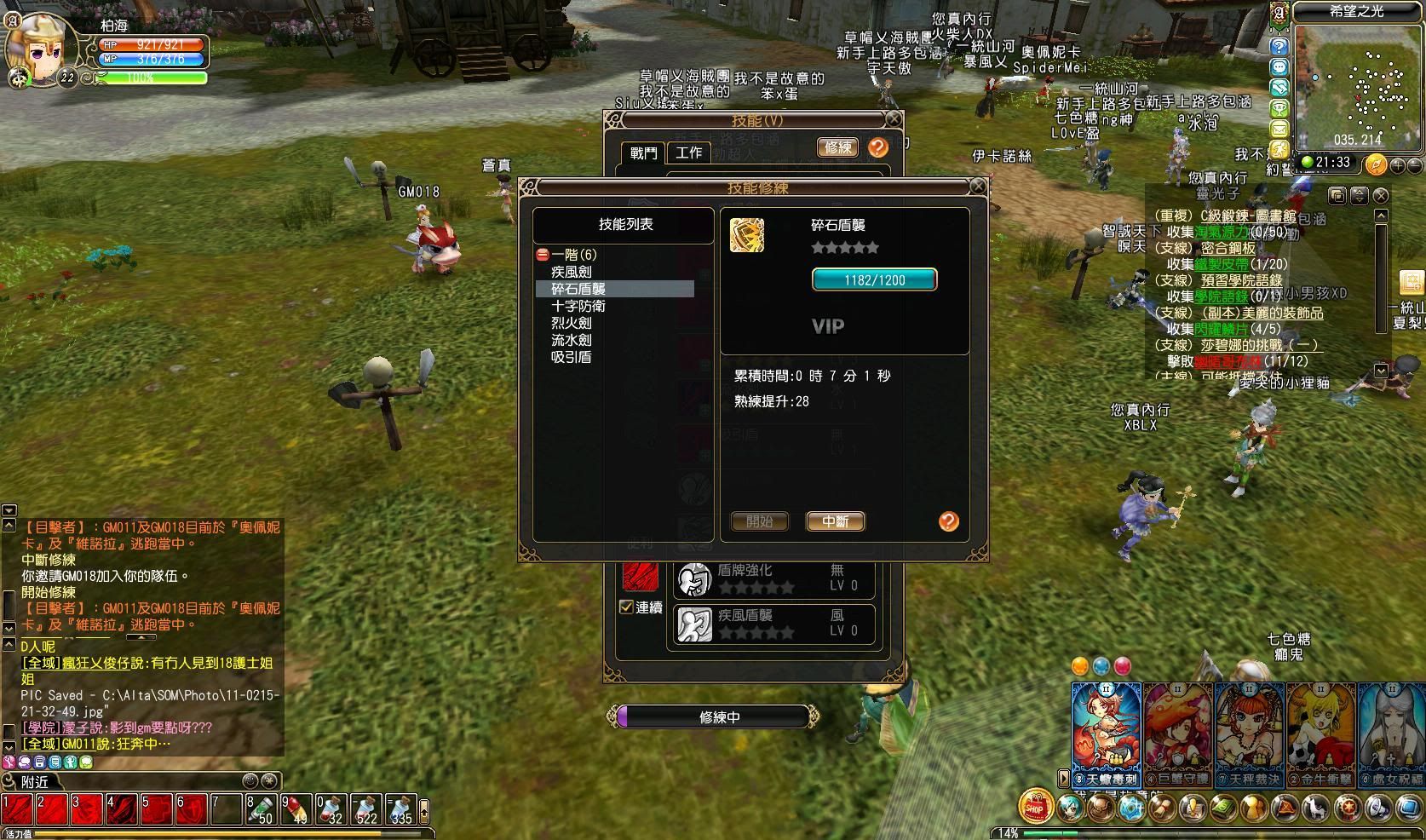Image resolution: width=1426 pixels, height=840 pixels.
Task: Choose 流水劍 from the skill list
Action: click(571, 340)
